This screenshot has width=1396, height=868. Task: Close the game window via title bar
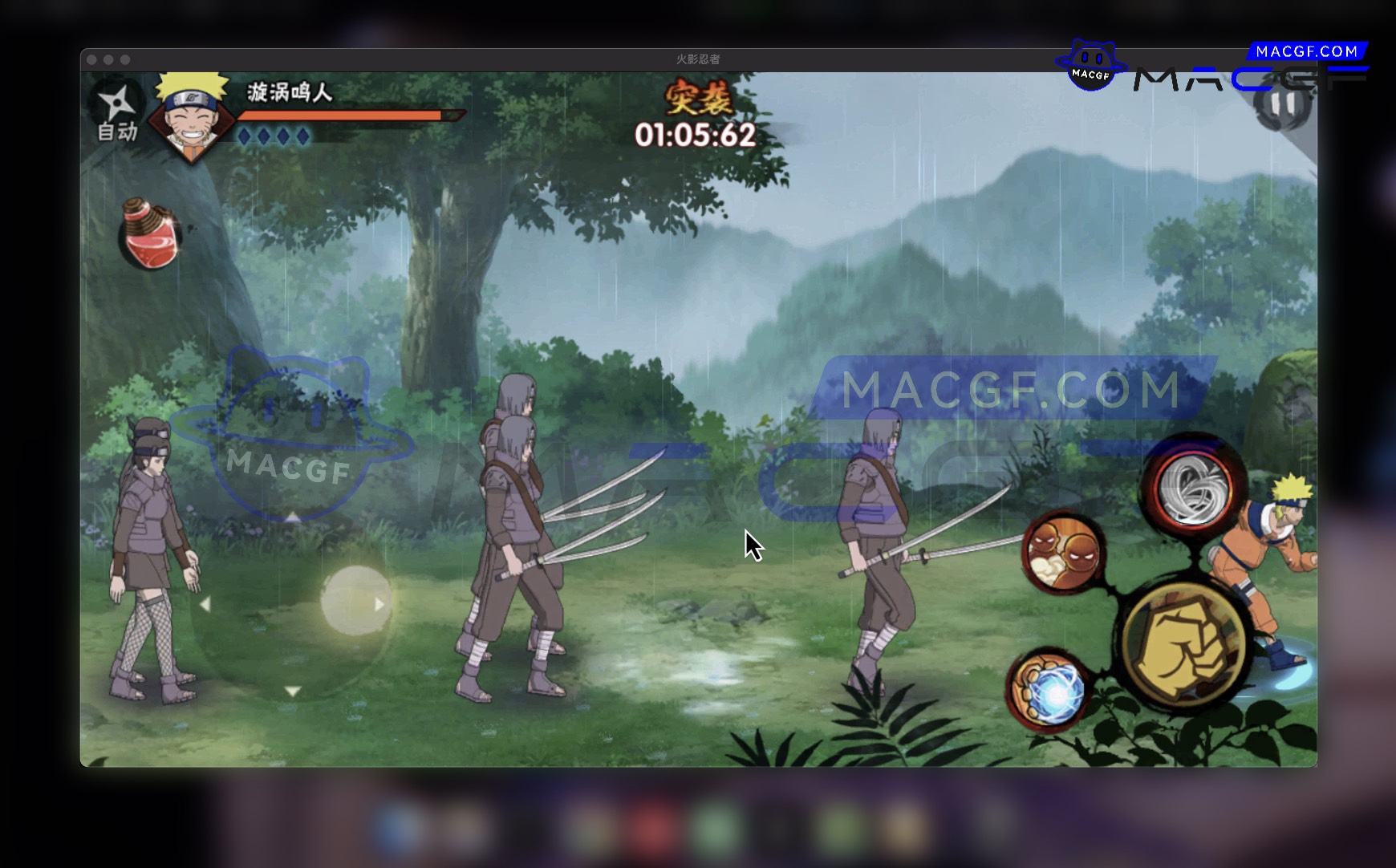pyautogui.click(x=92, y=60)
